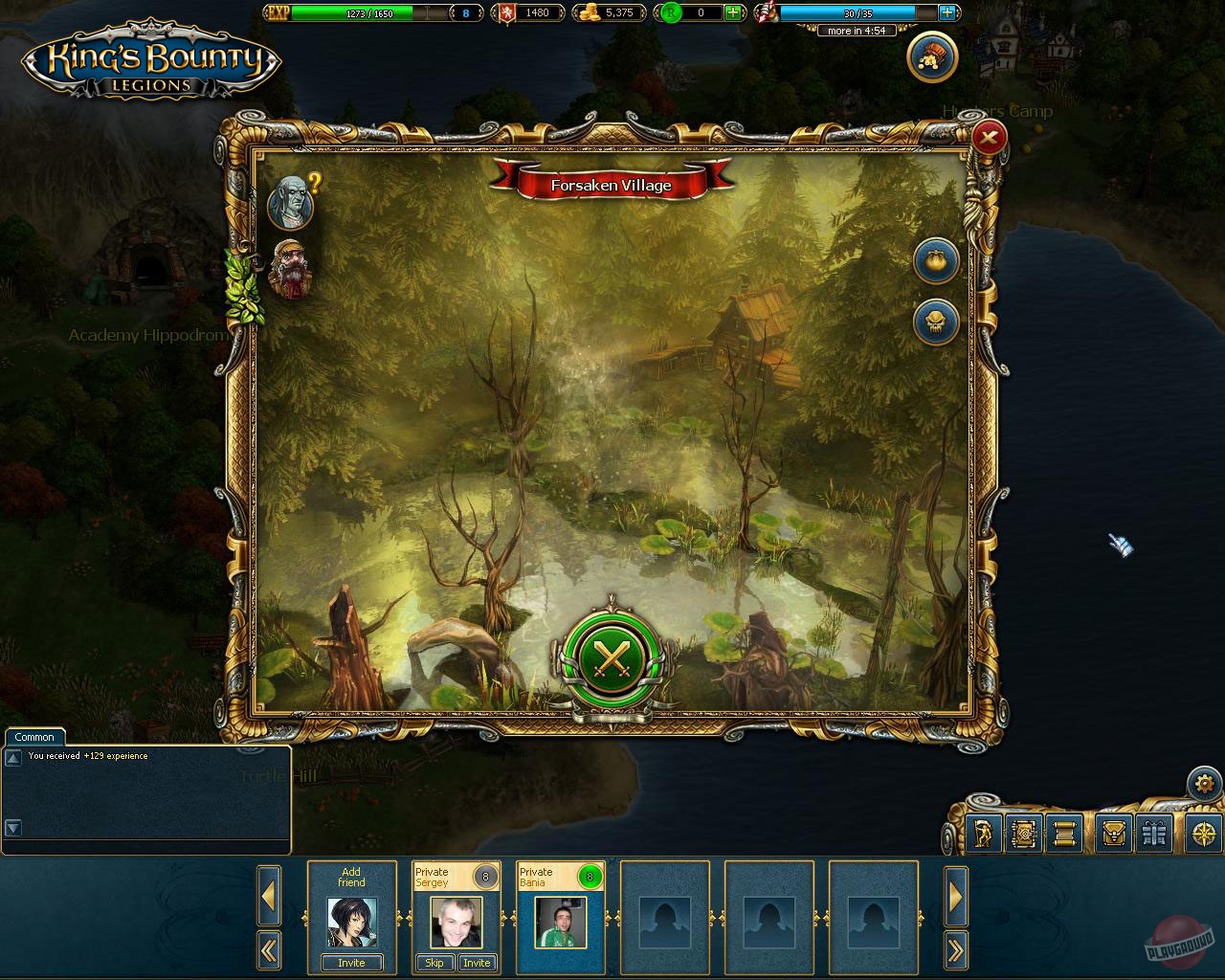Viewport: 1225px width, 980px height.
Task: Open the spellbook from the bottom toolbar
Action: click(1025, 835)
